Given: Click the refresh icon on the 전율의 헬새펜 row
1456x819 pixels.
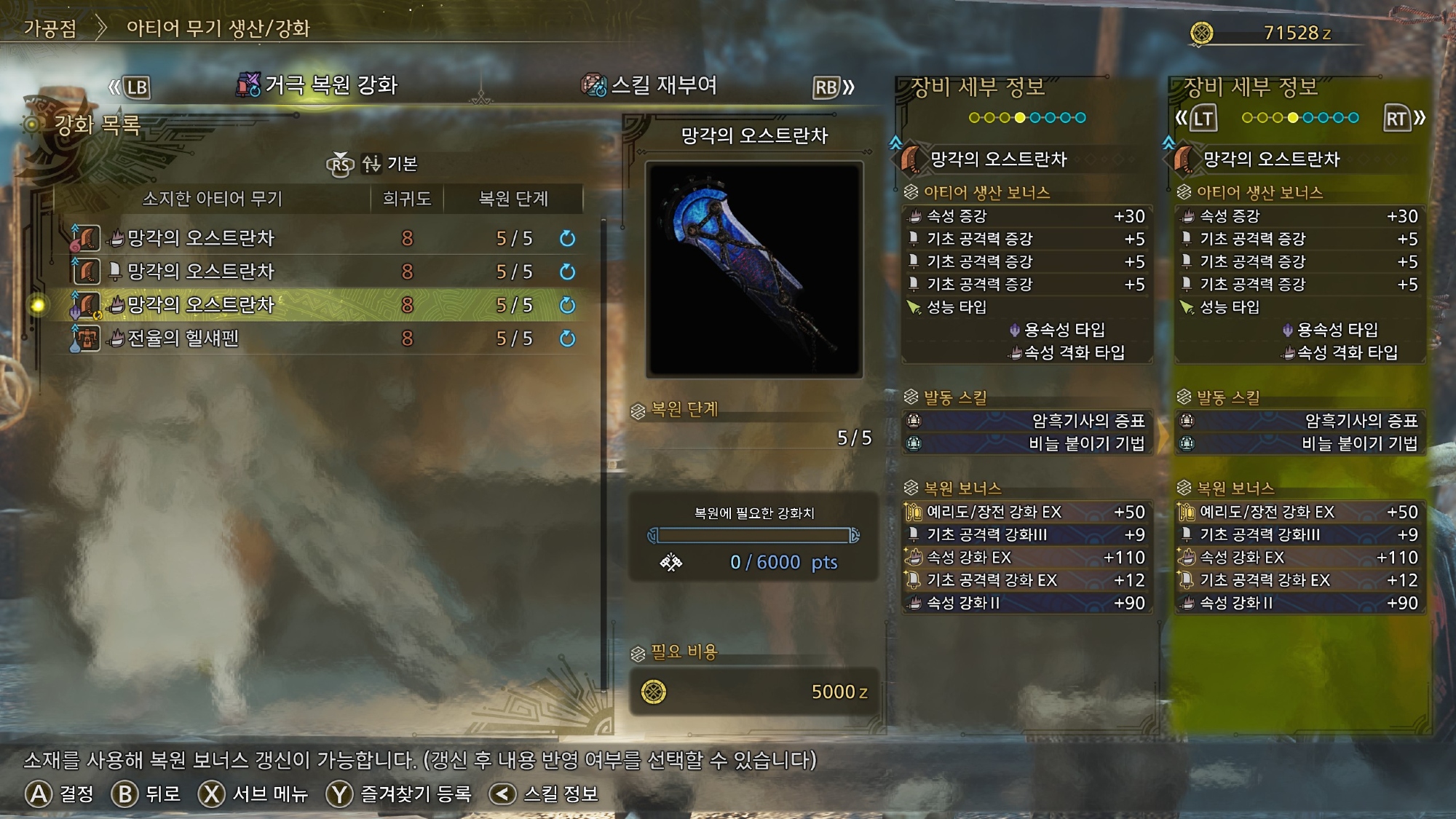Looking at the screenshot, I should [567, 339].
